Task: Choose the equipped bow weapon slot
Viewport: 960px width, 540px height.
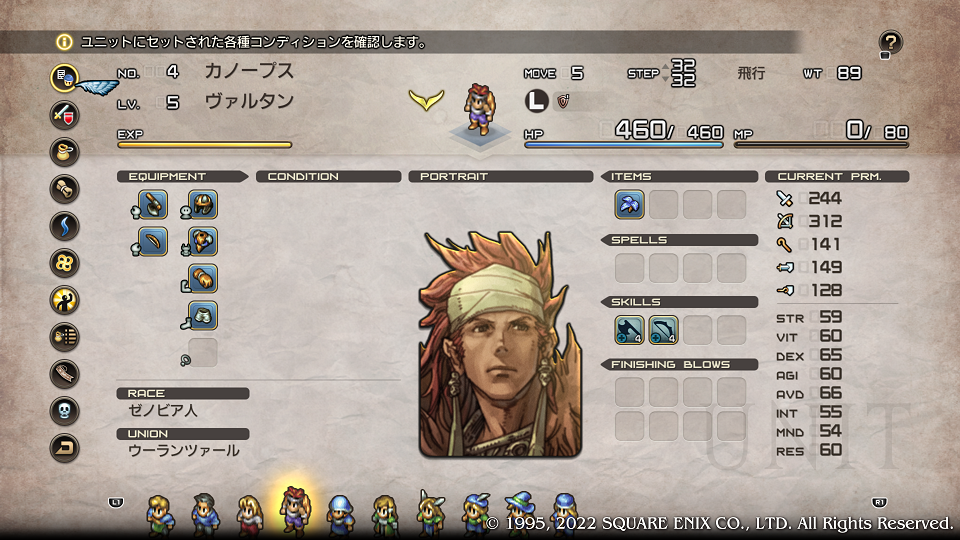Action: click(x=153, y=242)
